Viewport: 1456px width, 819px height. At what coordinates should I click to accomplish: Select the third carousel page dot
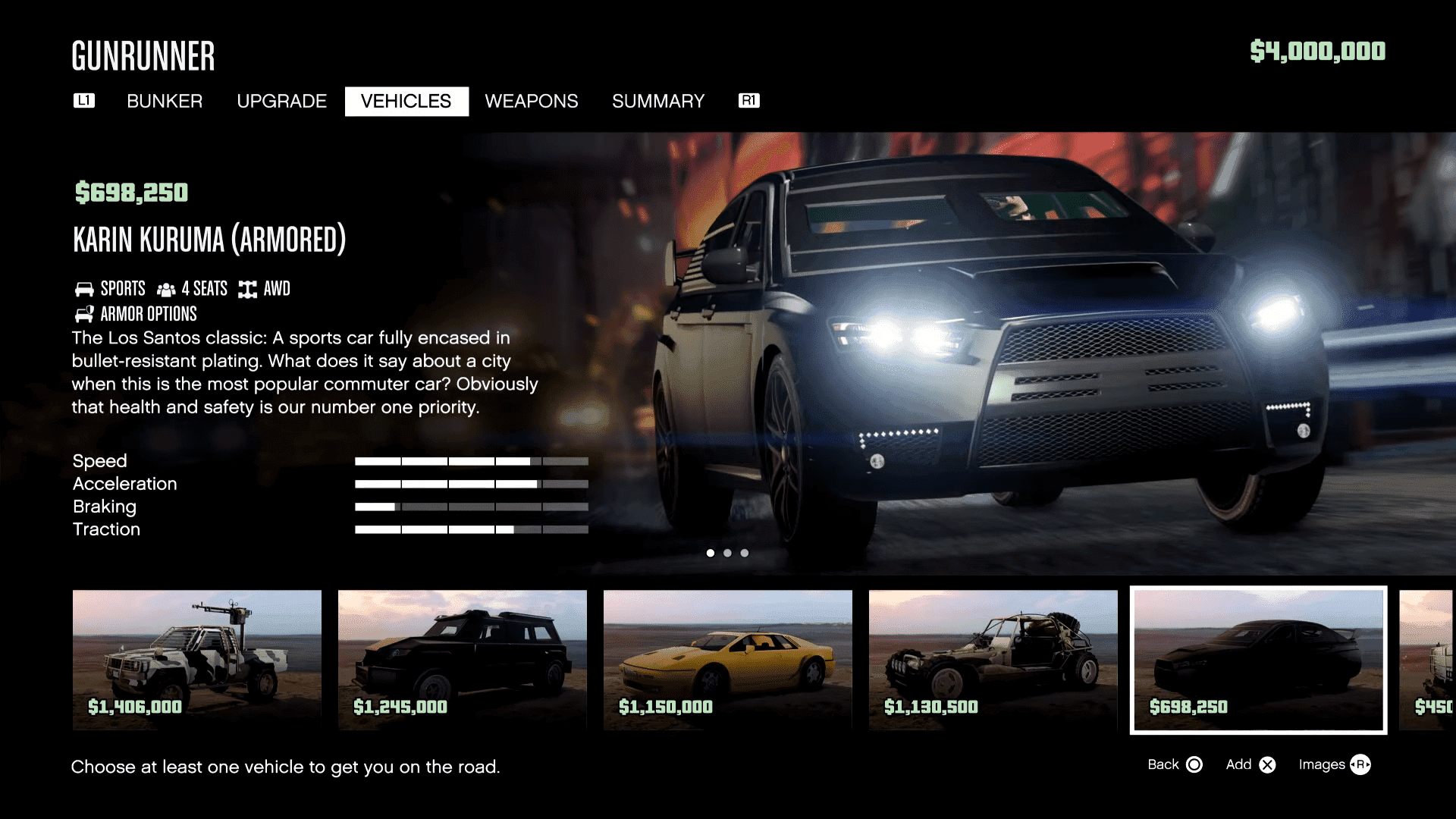tap(744, 553)
